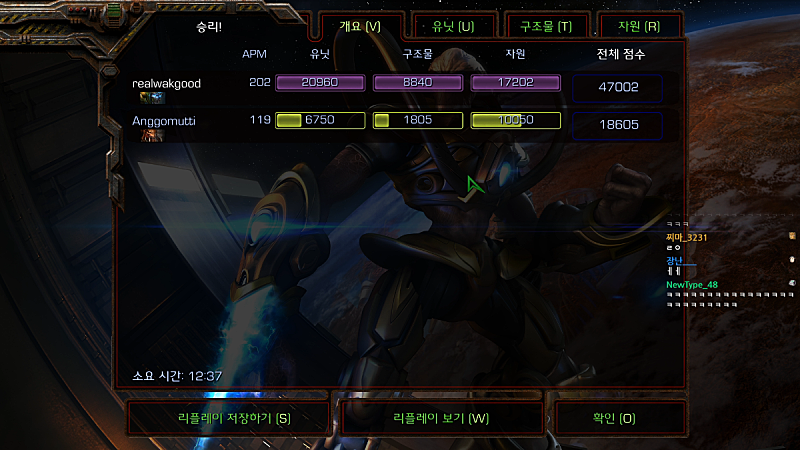
Task: Show the 구조물 (T) tab
Action: tap(546, 26)
